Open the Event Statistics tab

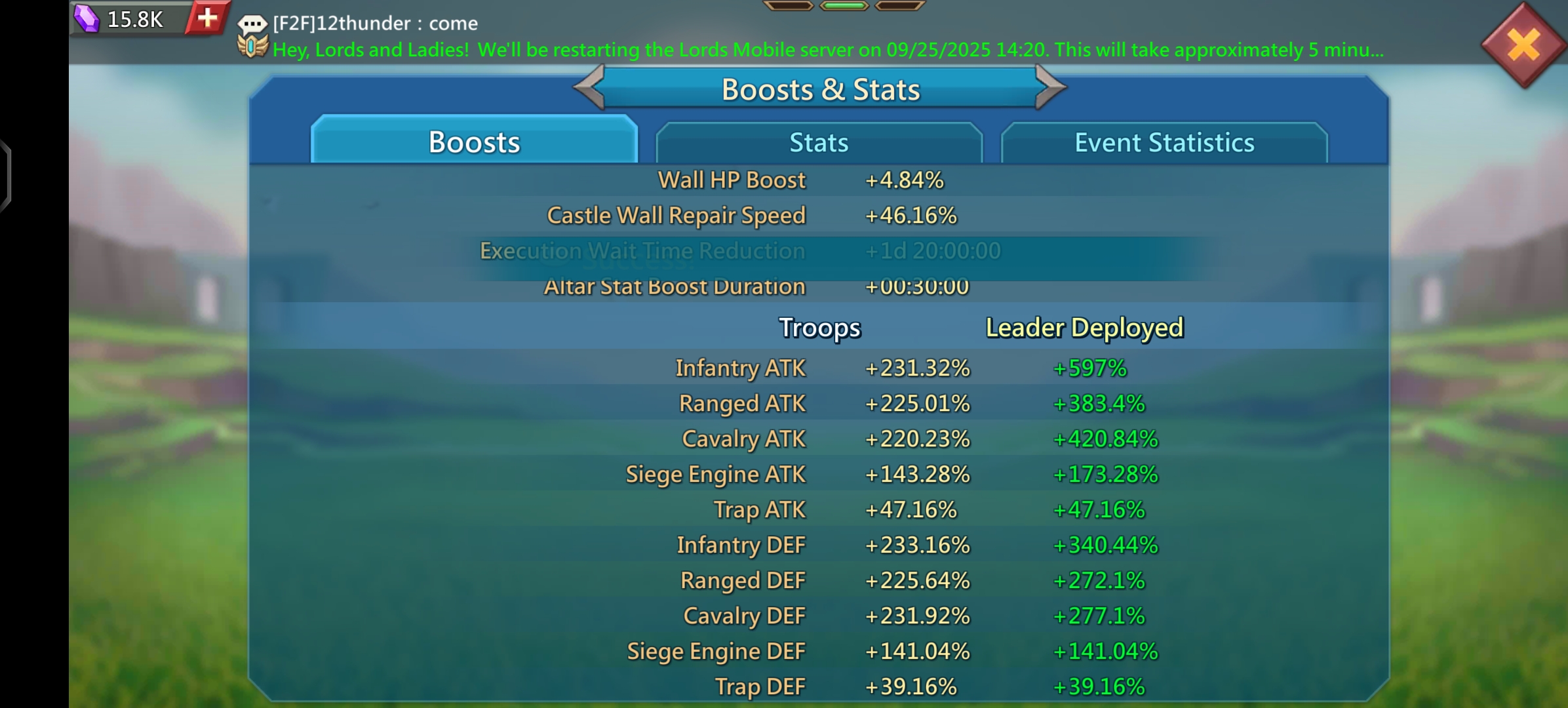(x=1164, y=142)
